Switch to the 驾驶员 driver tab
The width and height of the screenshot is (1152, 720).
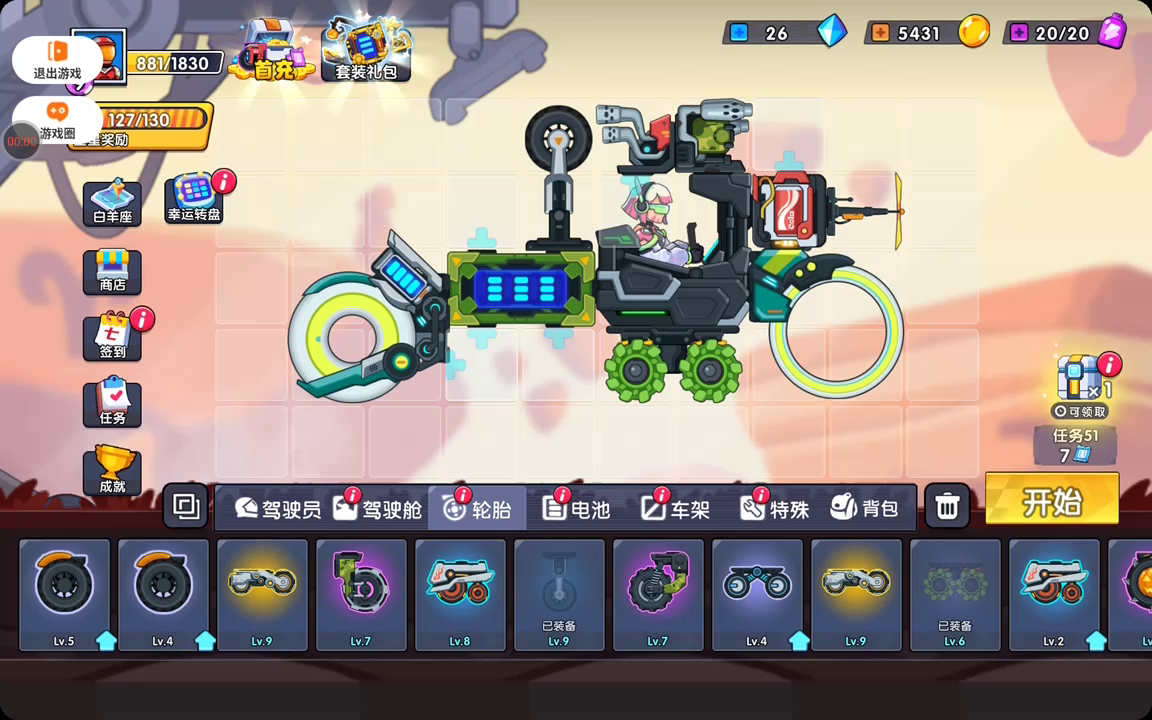(x=278, y=509)
